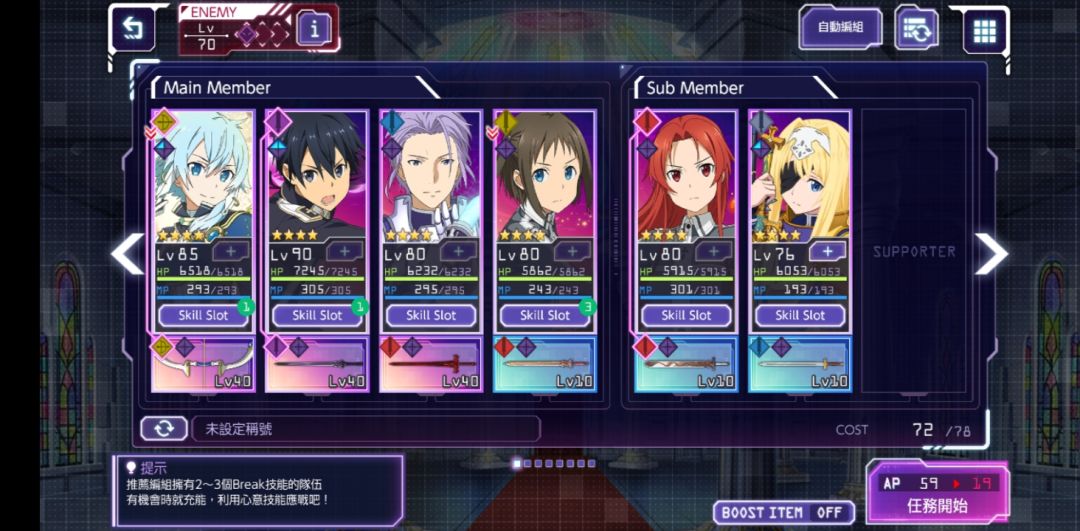The height and width of the screenshot is (531, 1080).
Task: Select the bow weapon slot Lv40
Action: pyautogui.click(x=204, y=364)
